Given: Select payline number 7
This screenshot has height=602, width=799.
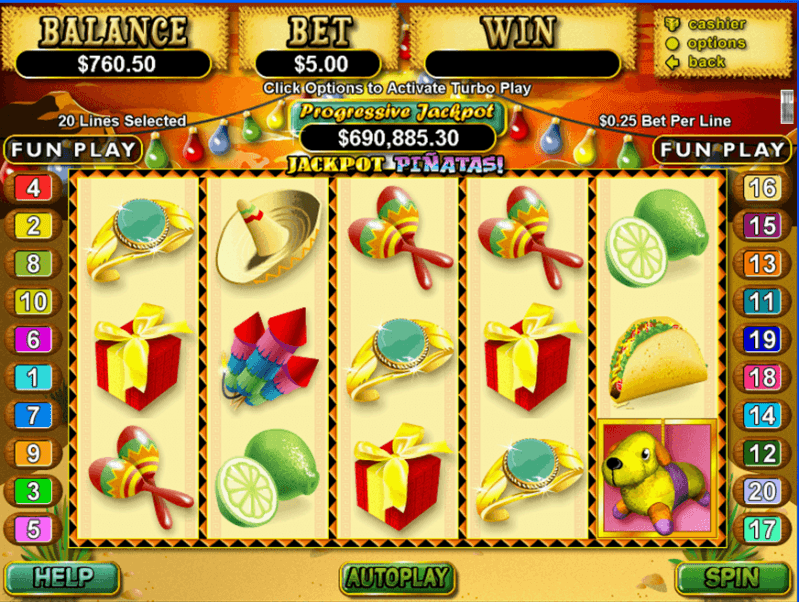Looking at the screenshot, I should click(33, 415).
